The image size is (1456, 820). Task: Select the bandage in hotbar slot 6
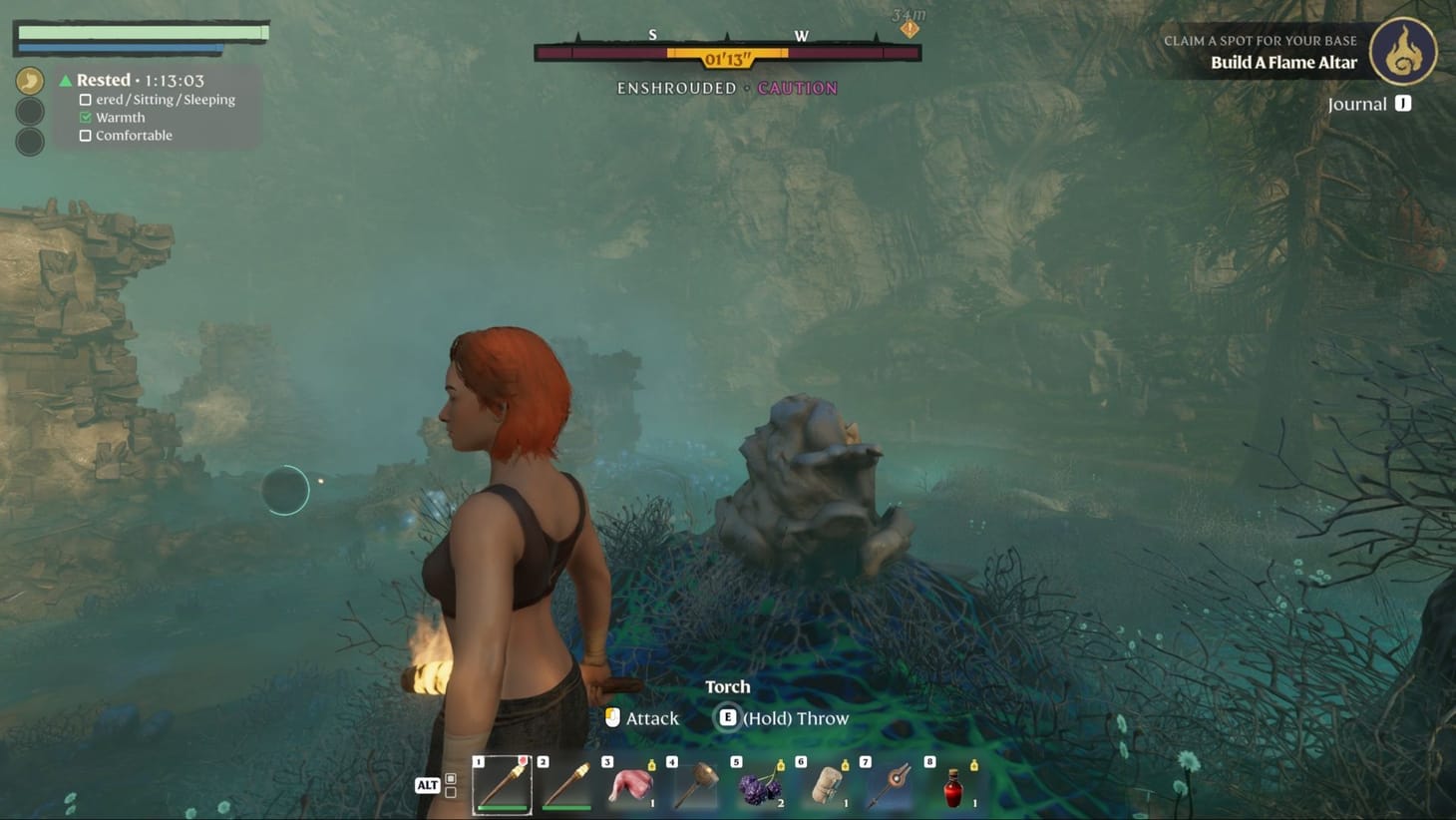coord(827,784)
